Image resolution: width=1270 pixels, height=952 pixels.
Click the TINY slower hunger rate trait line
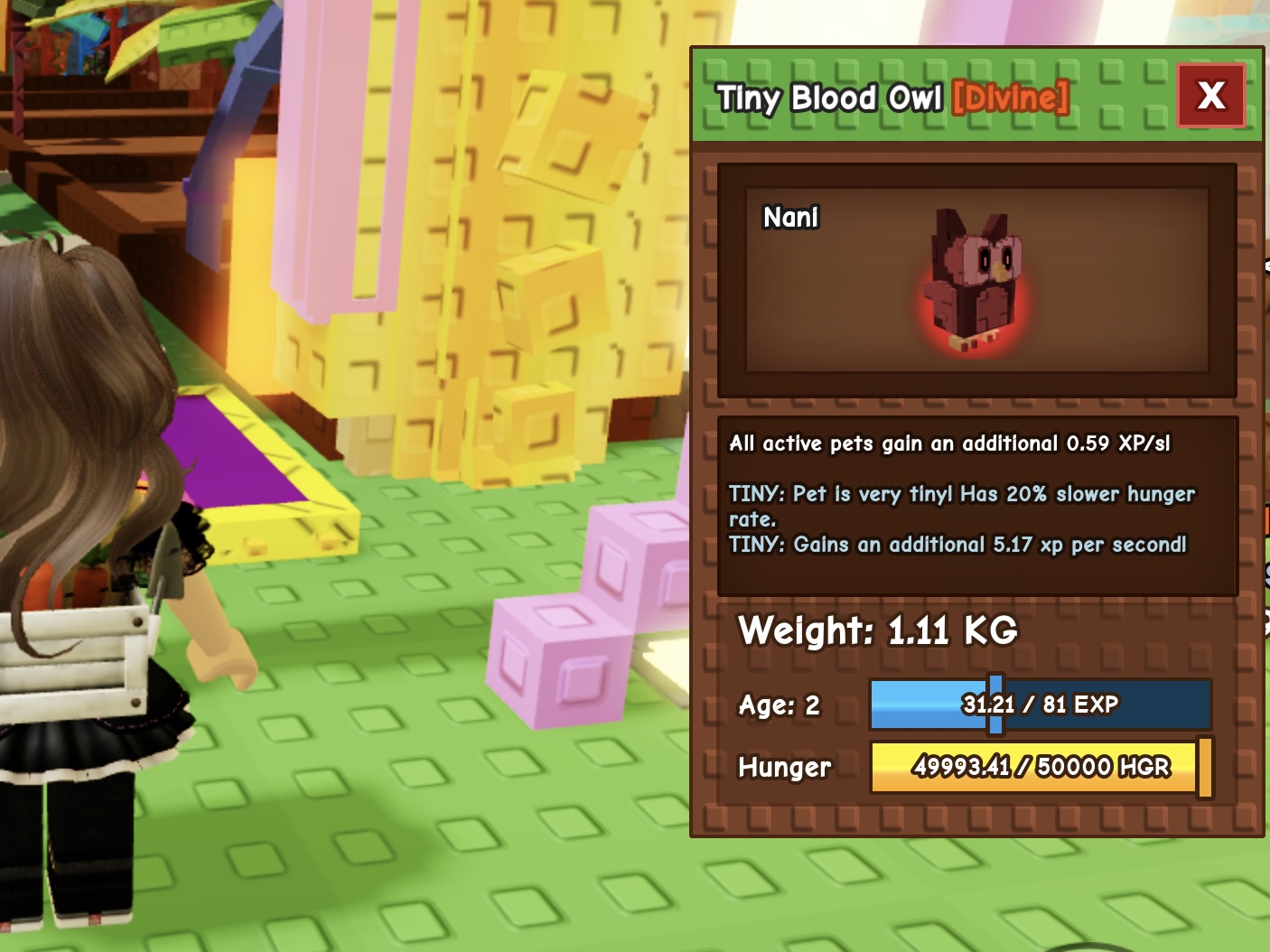point(962,506)
